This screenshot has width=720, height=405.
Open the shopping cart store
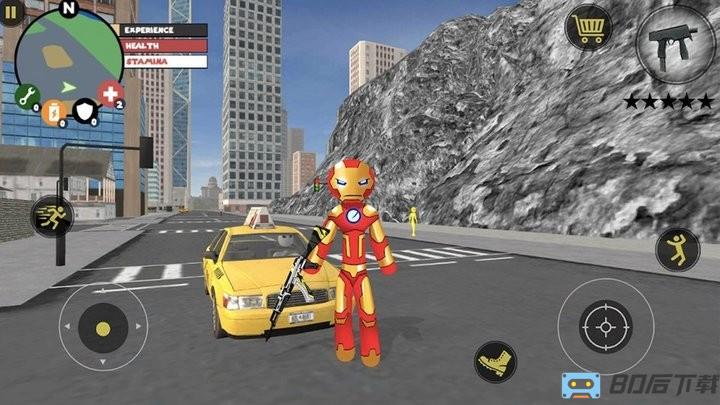pos(587,27)
